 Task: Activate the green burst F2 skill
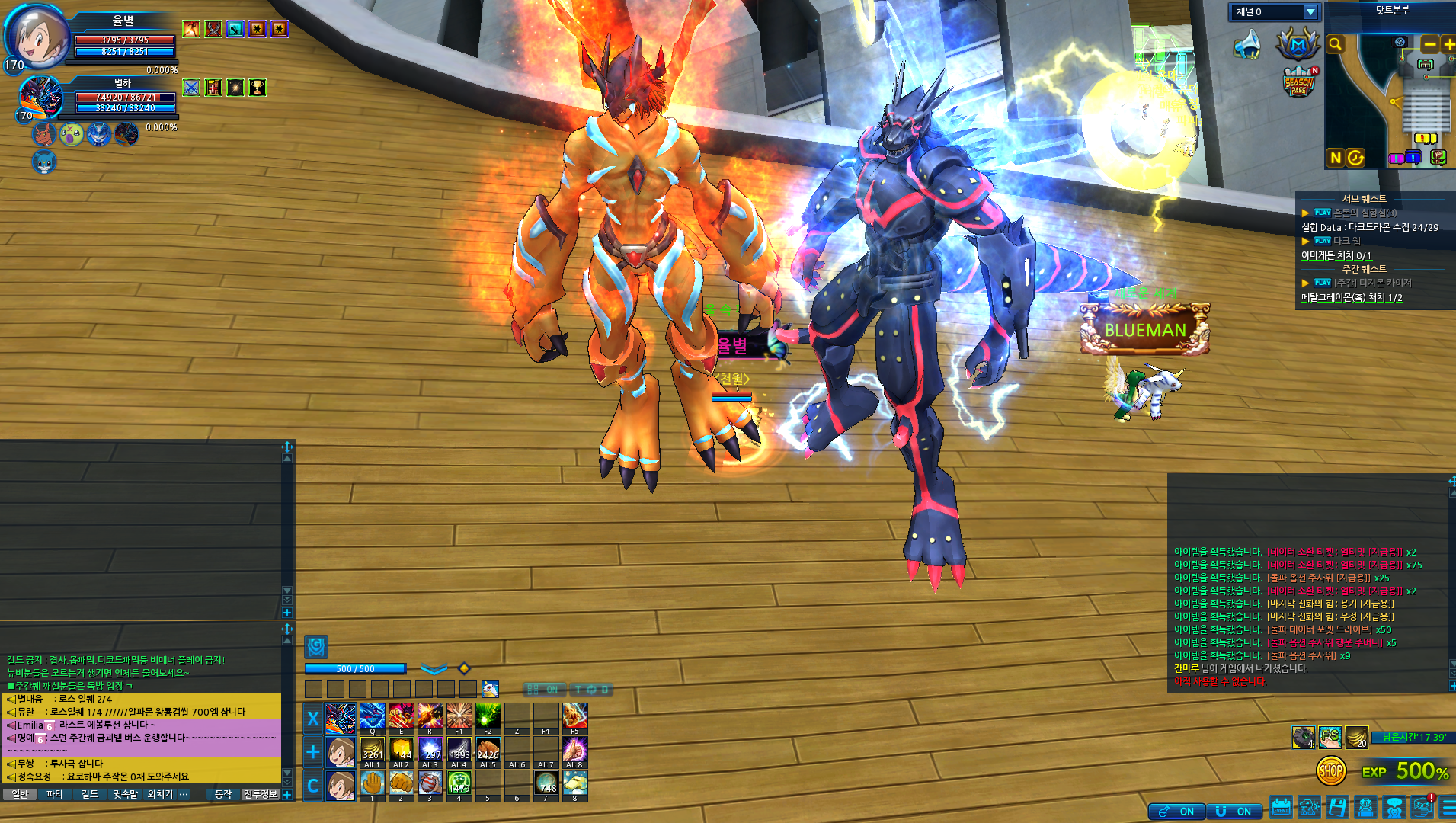(488, 716)
